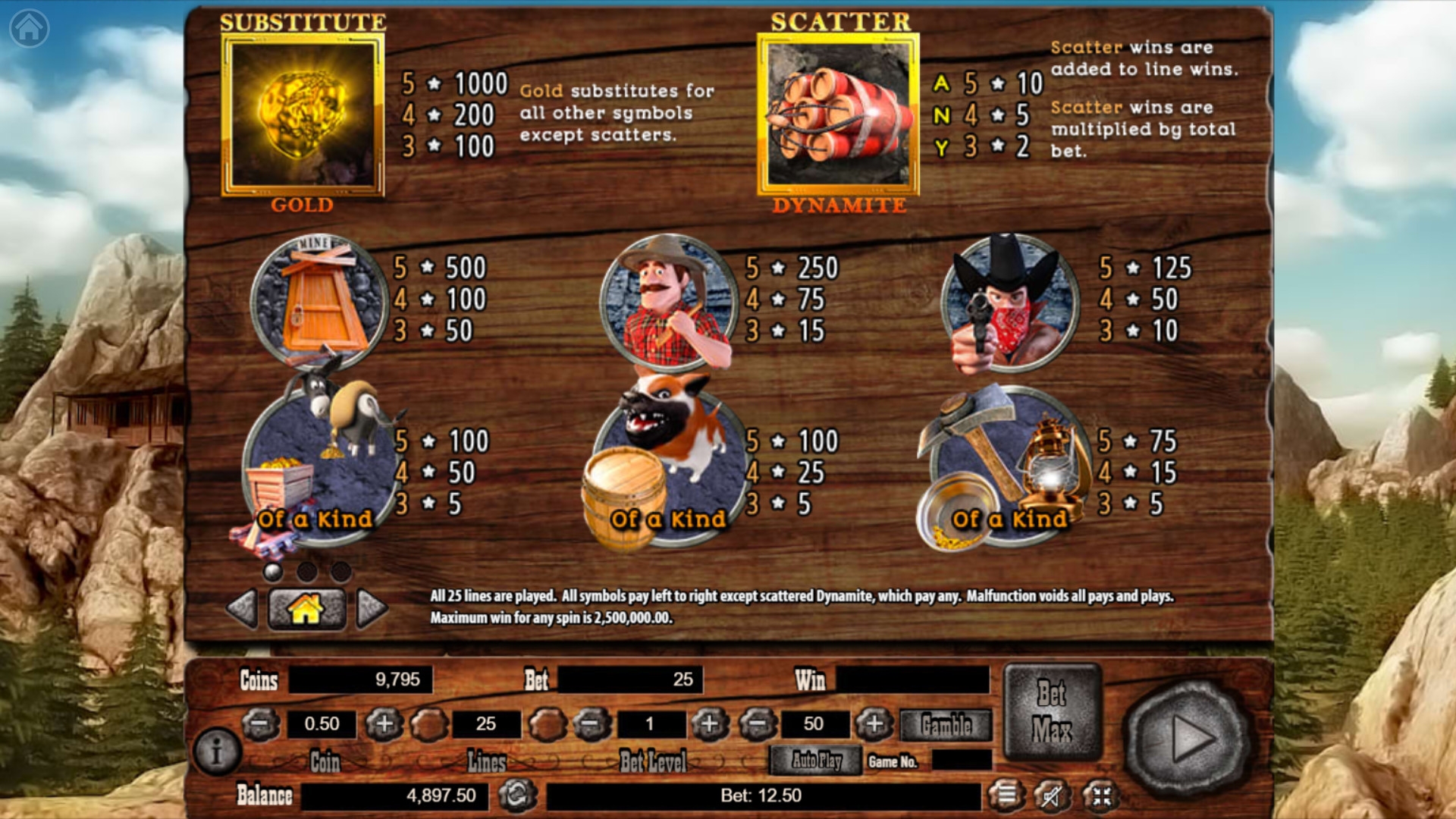Refresh the balance display

pos(517,795)
